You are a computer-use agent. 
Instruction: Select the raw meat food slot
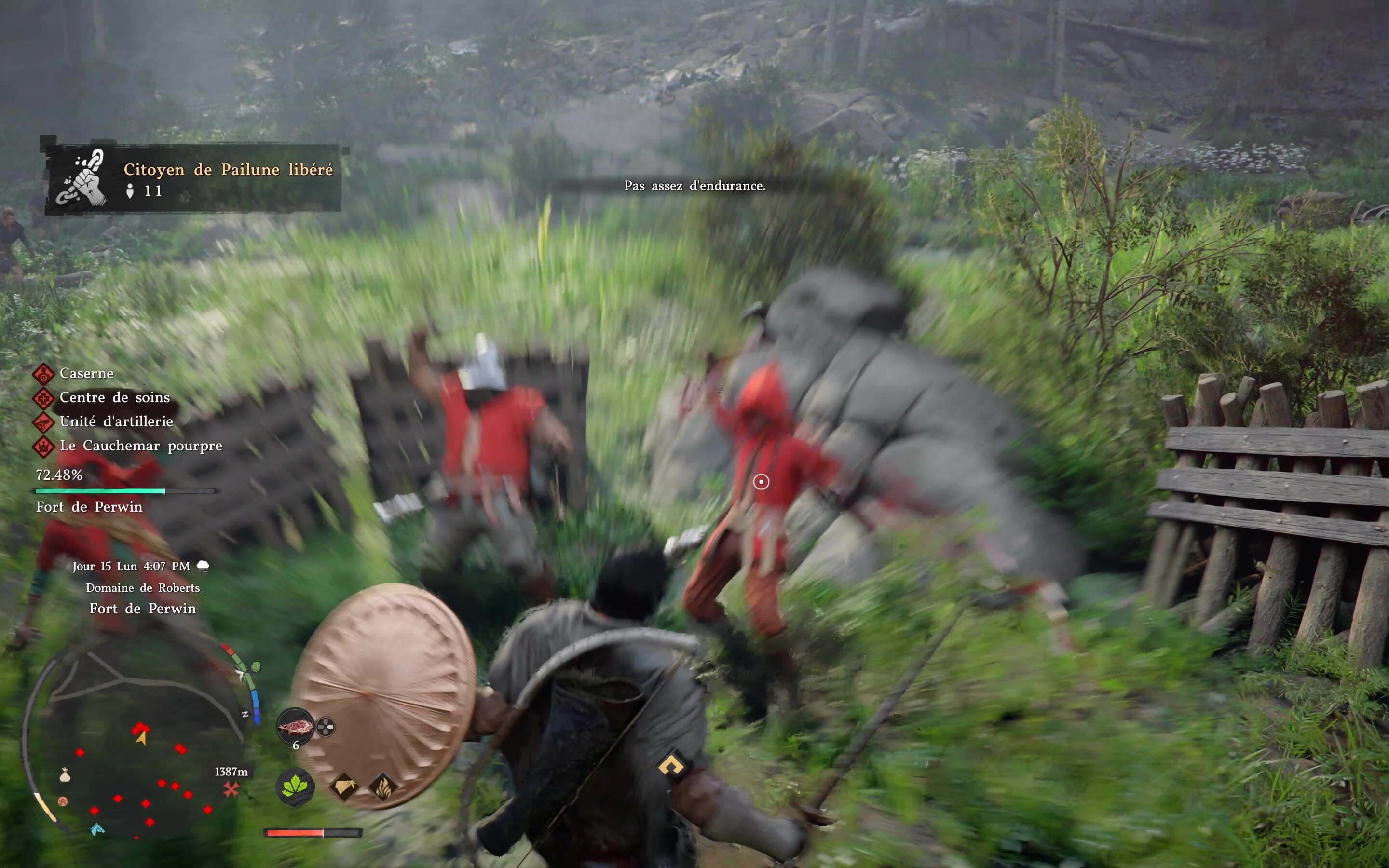[x=295, y=726]
